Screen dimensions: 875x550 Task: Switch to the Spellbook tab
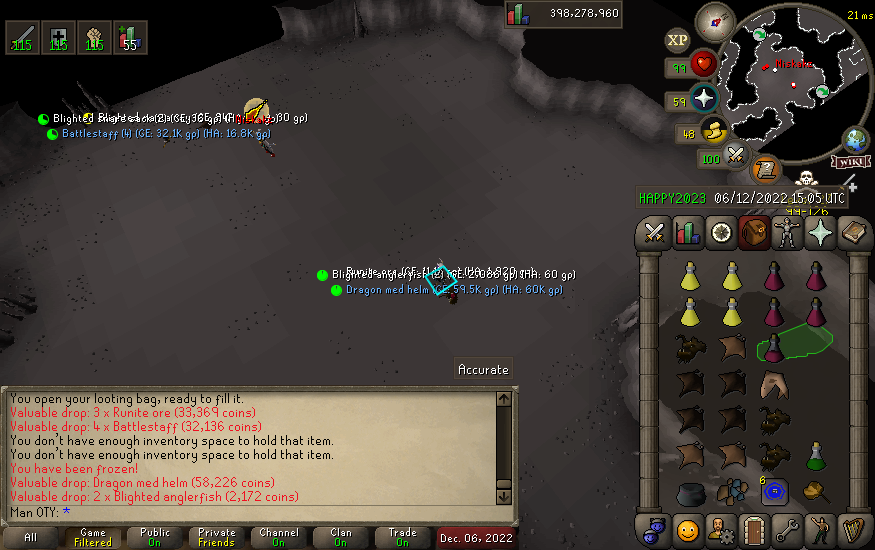click(x=853, y=234)
